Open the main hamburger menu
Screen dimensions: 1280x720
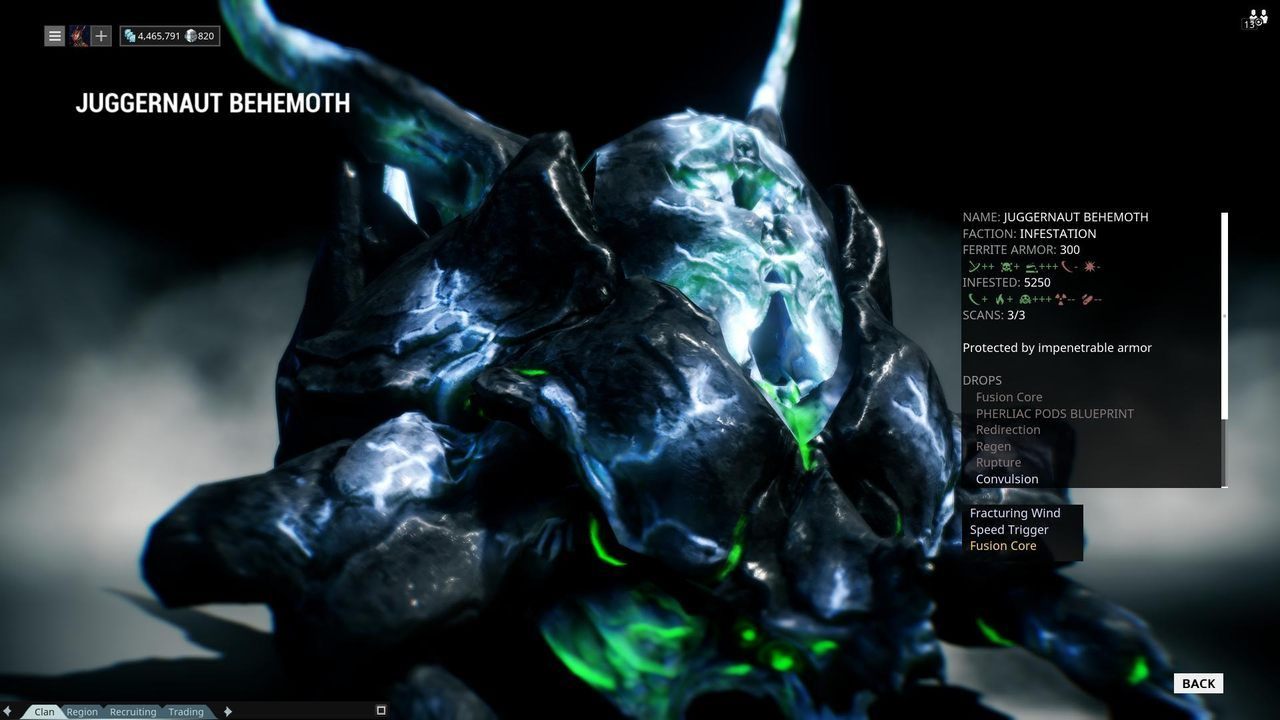[55, 35]
